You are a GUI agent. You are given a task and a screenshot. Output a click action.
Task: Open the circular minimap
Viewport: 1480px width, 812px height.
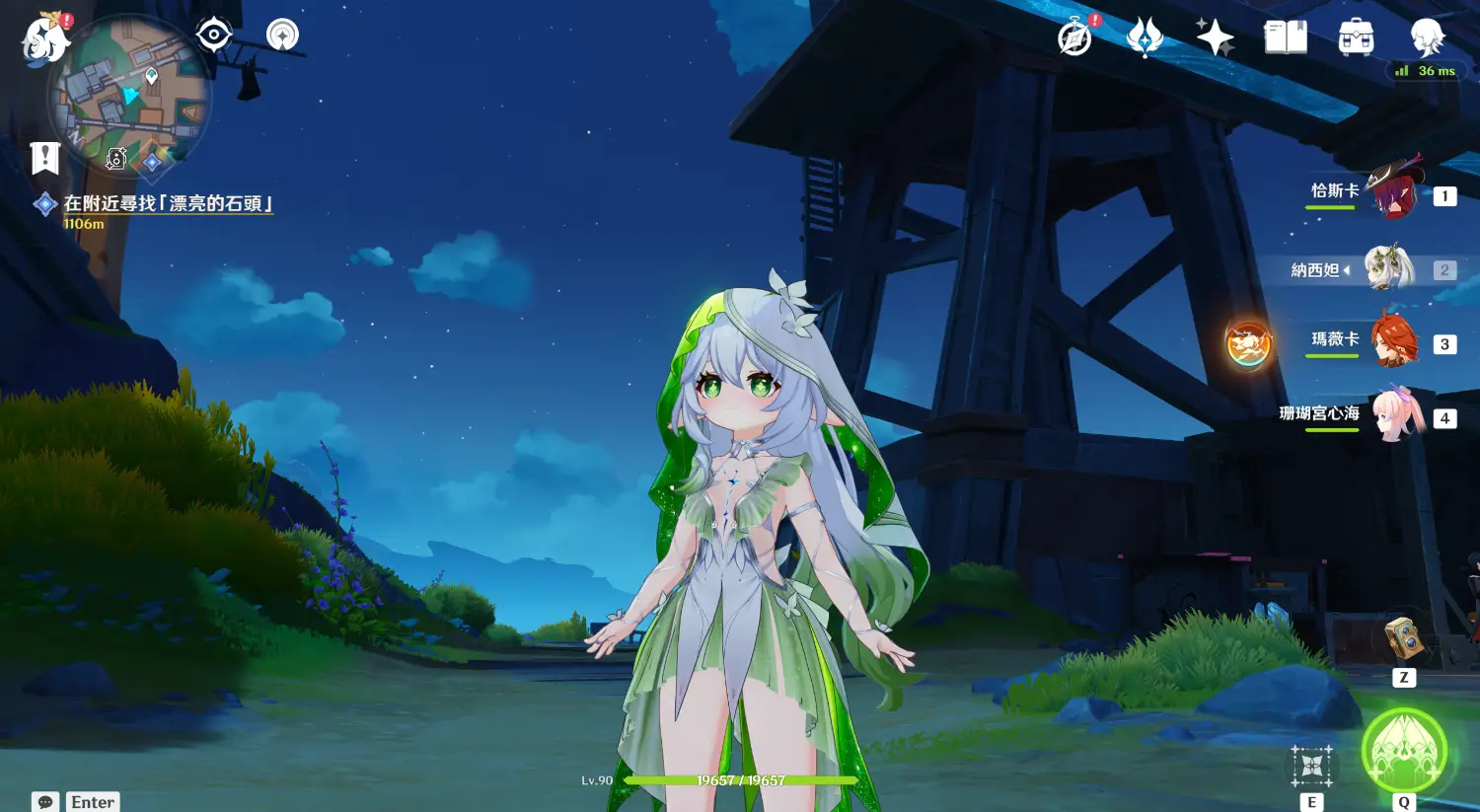pyautogui.click(x=129, y=96)
